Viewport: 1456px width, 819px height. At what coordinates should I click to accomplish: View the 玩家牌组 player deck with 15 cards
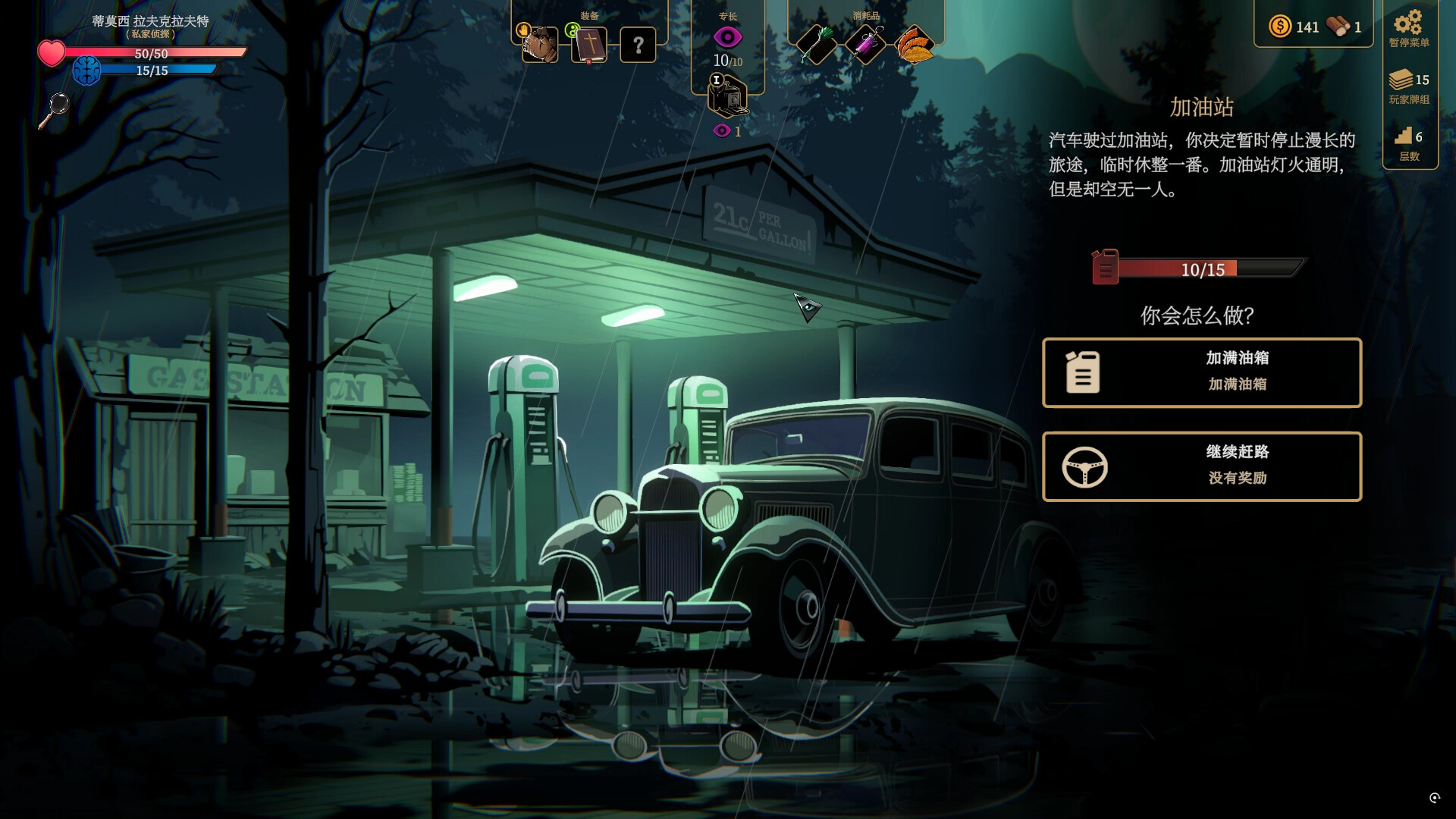[1404, 80]
